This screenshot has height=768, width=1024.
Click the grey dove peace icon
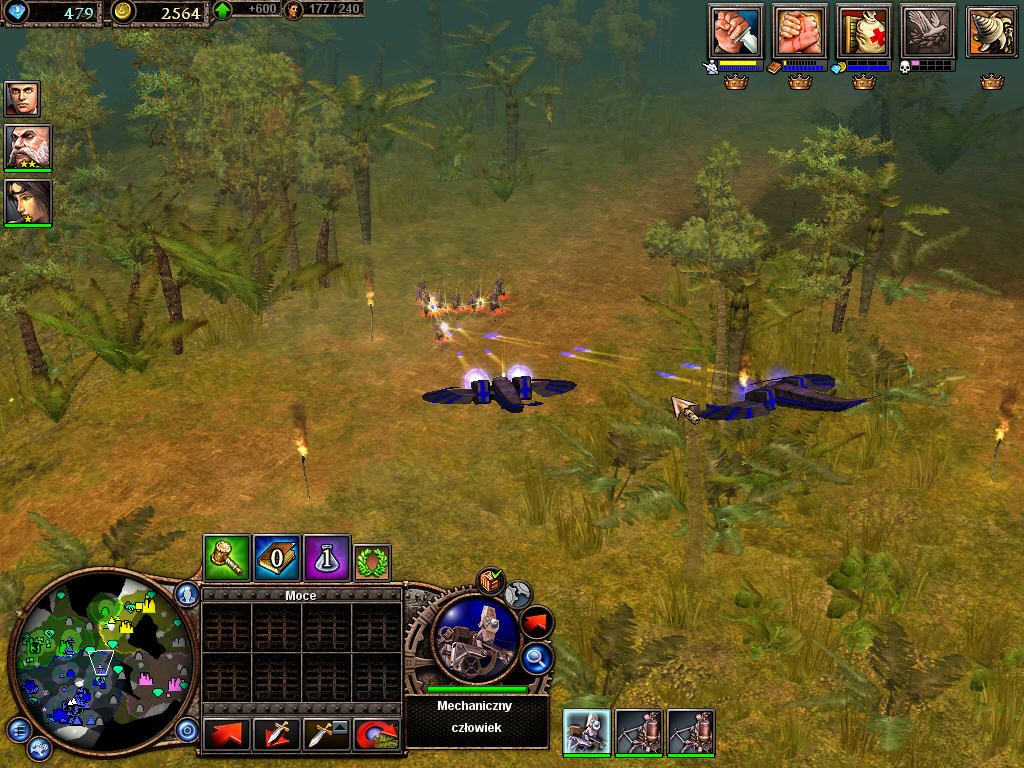tap(927, 32)
